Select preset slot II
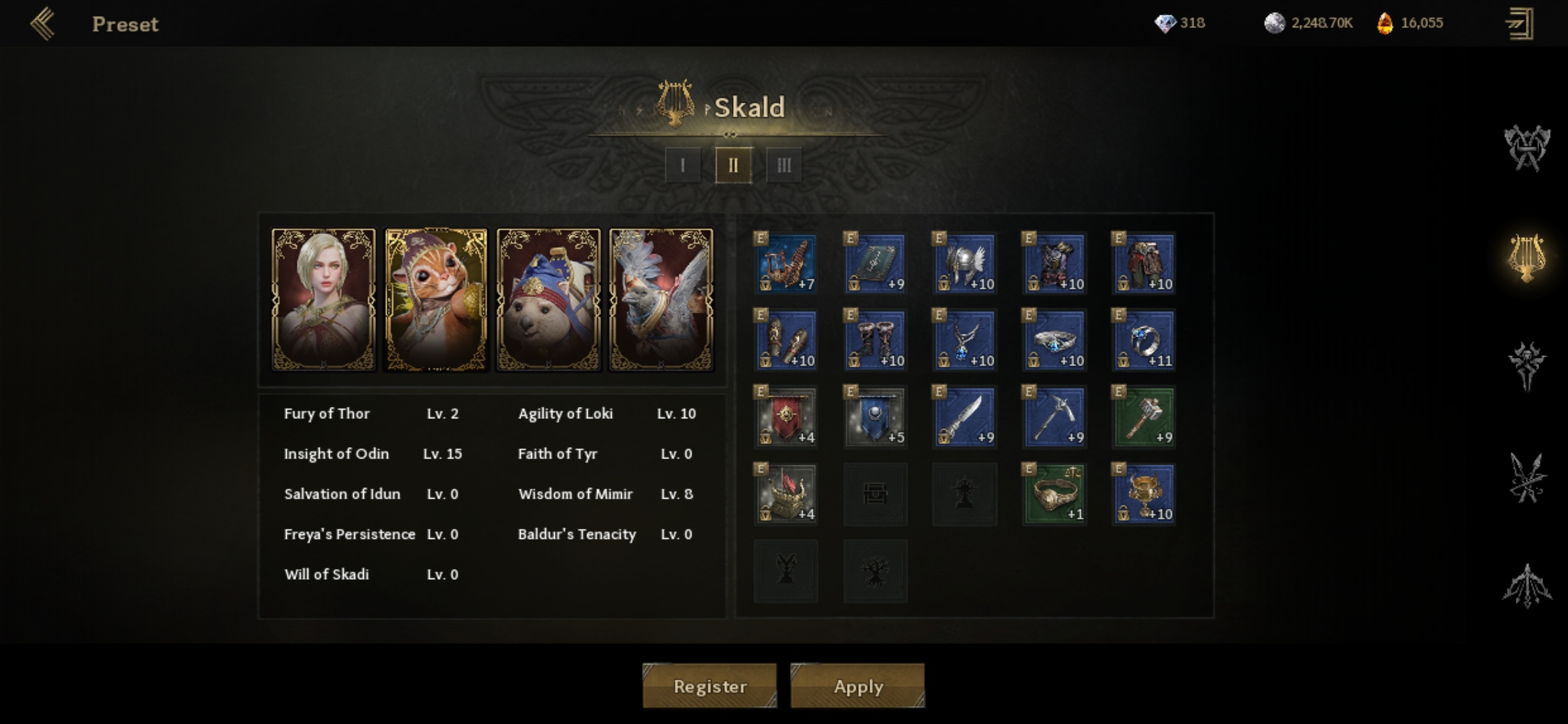Viewport: 1568px width, 724px height. click(733, 165)
